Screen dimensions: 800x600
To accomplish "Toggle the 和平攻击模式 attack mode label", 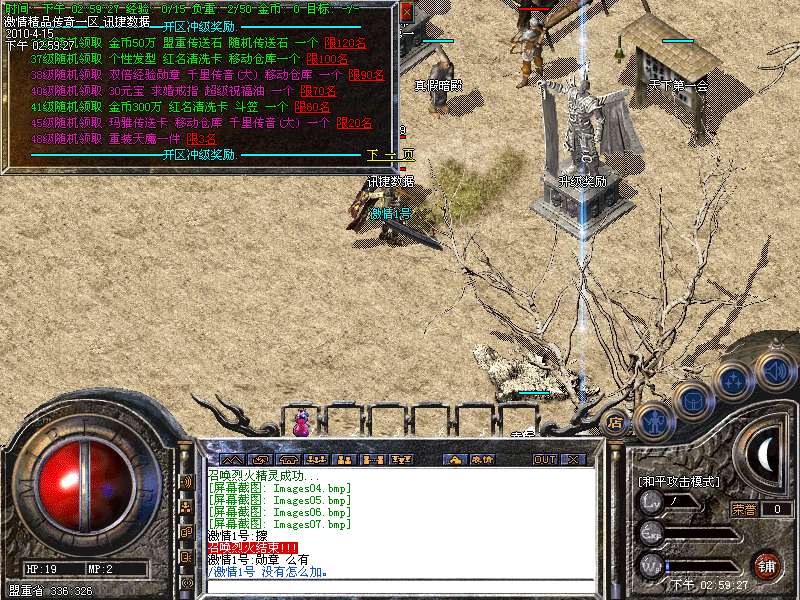I will click(x=679, y=481).
